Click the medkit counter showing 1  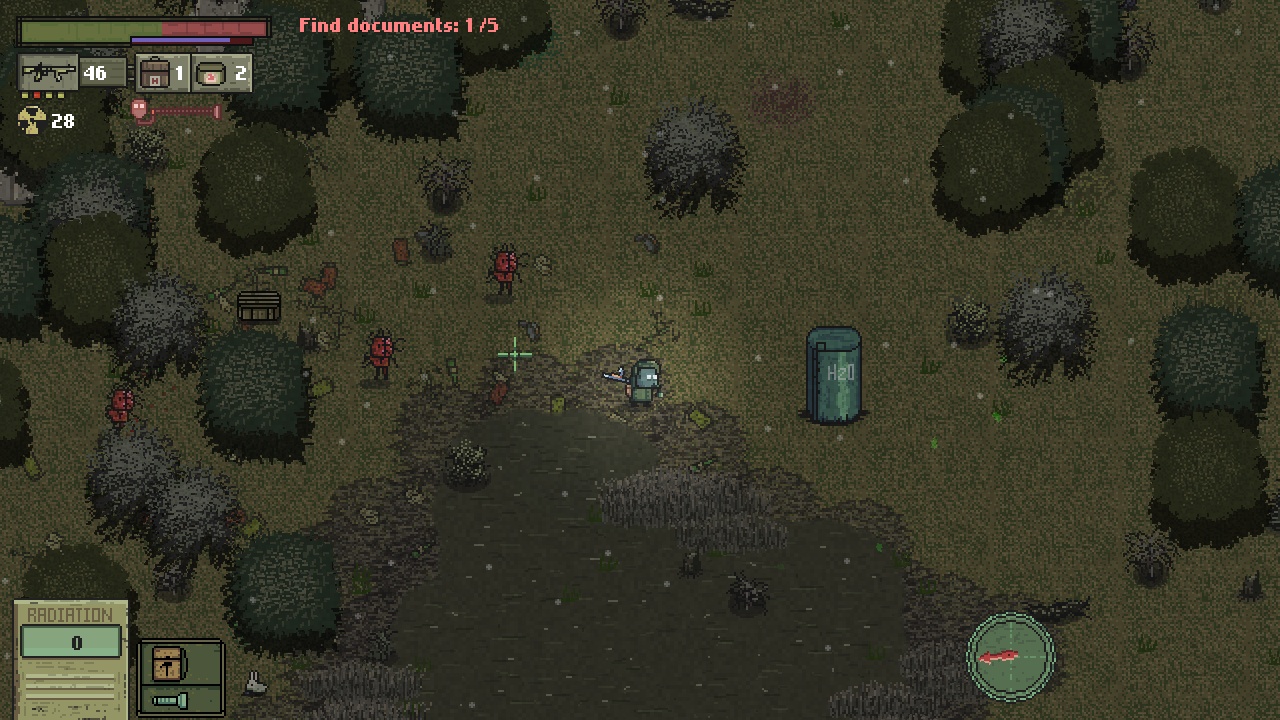point(180,72)
